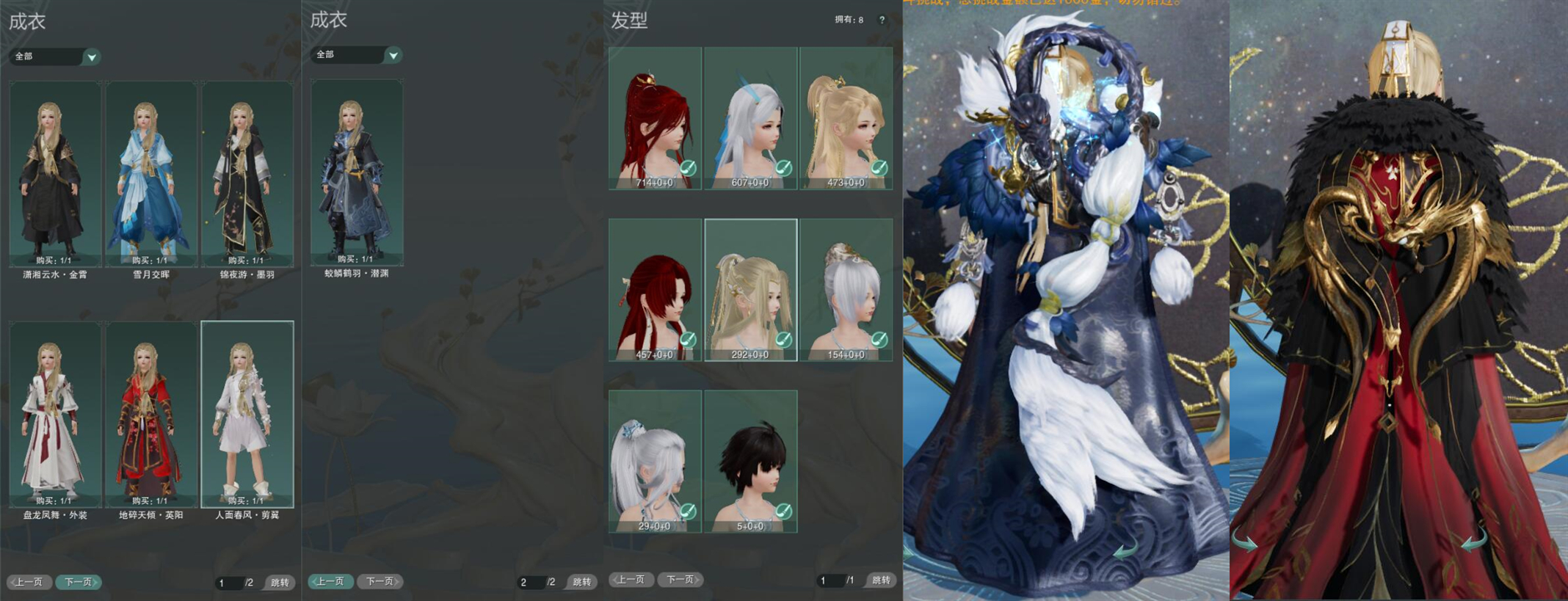Select the red ponytail hairstyle 714+0+0

tap(655, 118)
